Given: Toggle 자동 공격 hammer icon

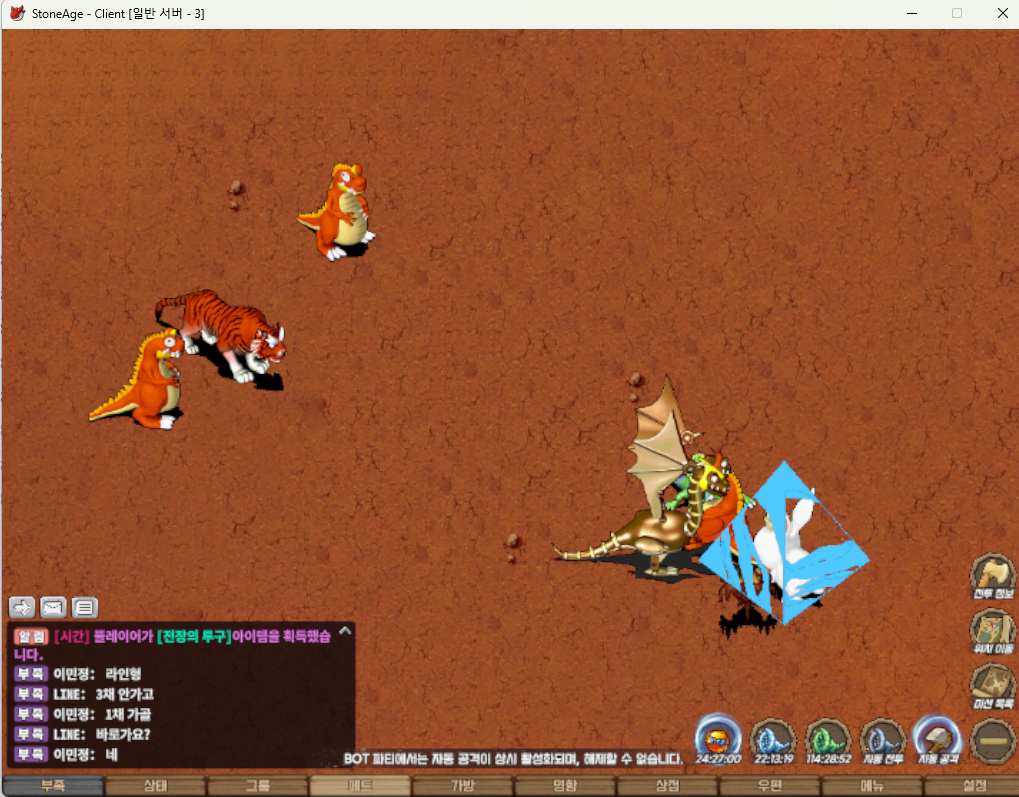Looking at the screenshot, I should pyautogui.click(x=938, y=739).
